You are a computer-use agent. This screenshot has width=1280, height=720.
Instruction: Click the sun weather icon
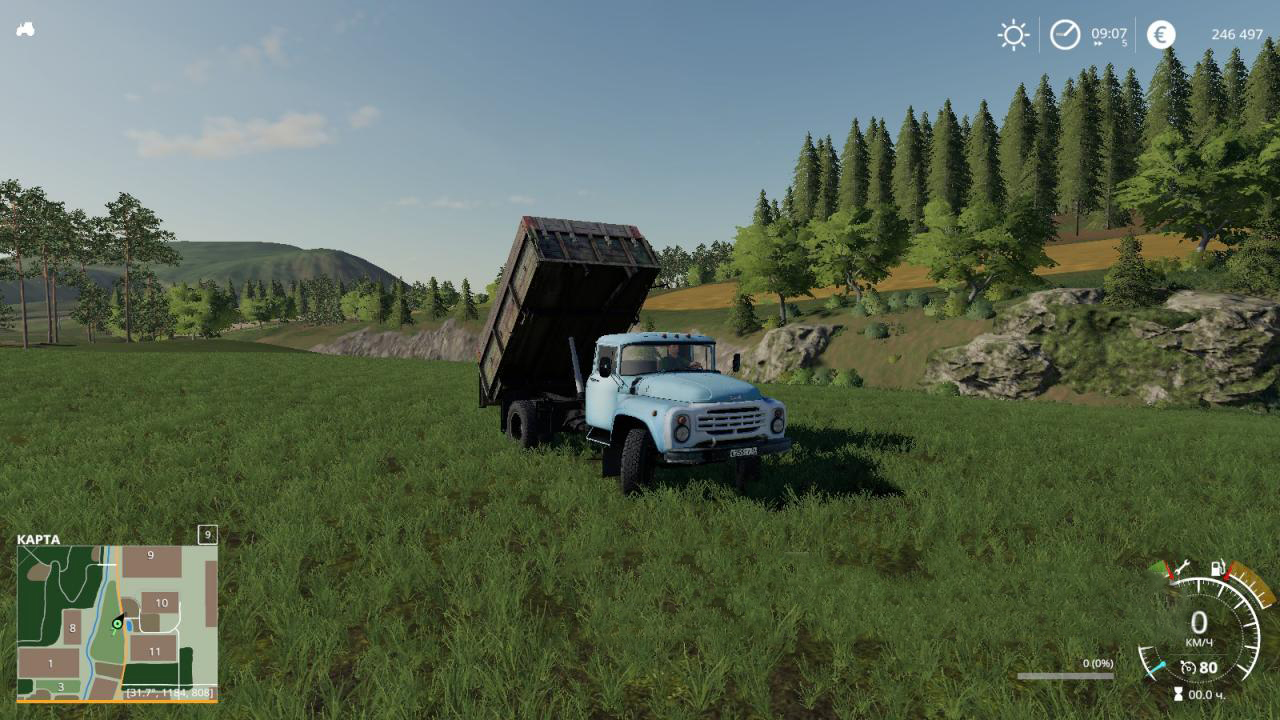coord(1013,35)
